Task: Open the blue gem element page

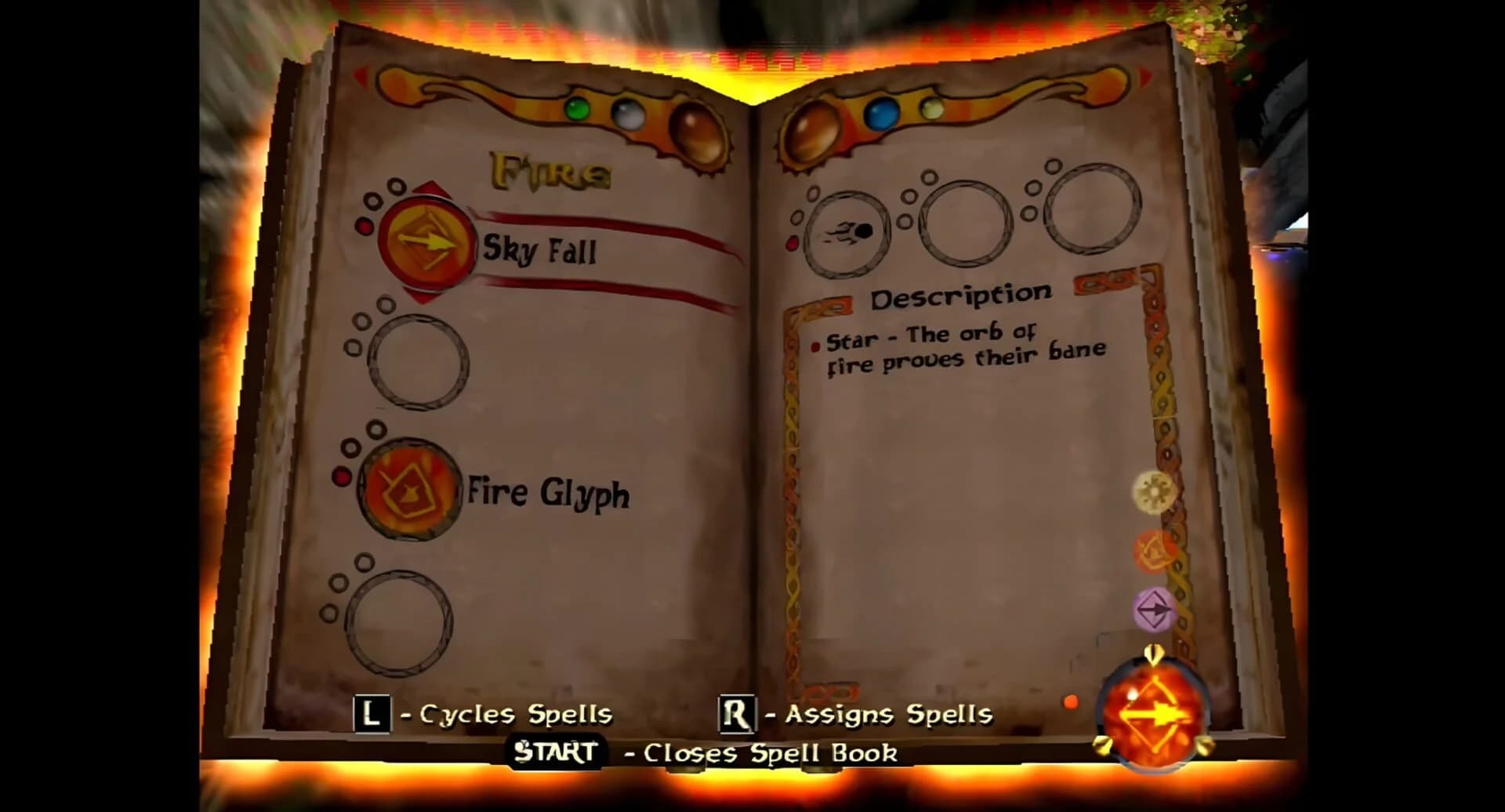Action: [x=881, y=112]
